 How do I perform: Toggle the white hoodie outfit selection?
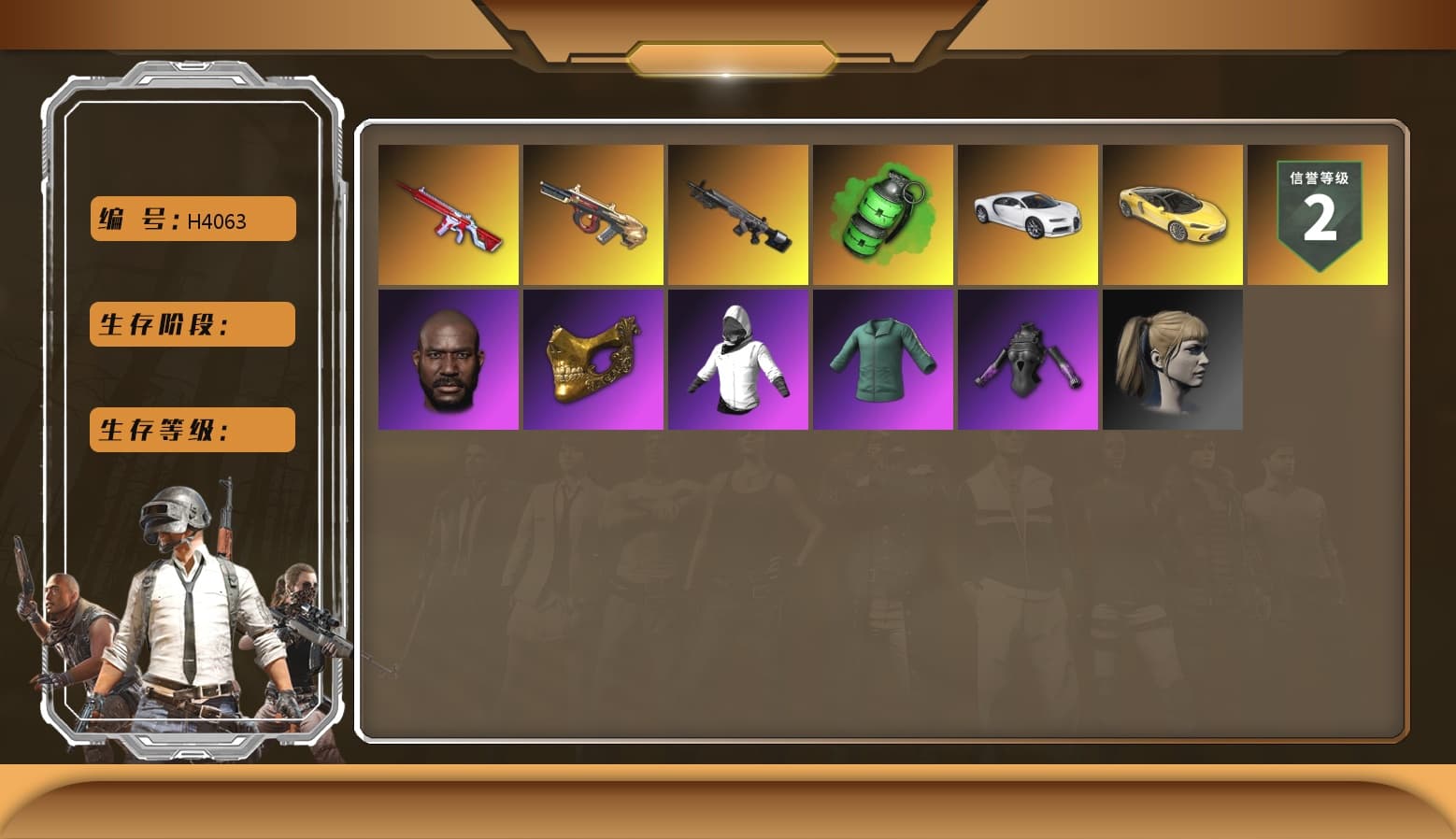[x=737, y=360]
